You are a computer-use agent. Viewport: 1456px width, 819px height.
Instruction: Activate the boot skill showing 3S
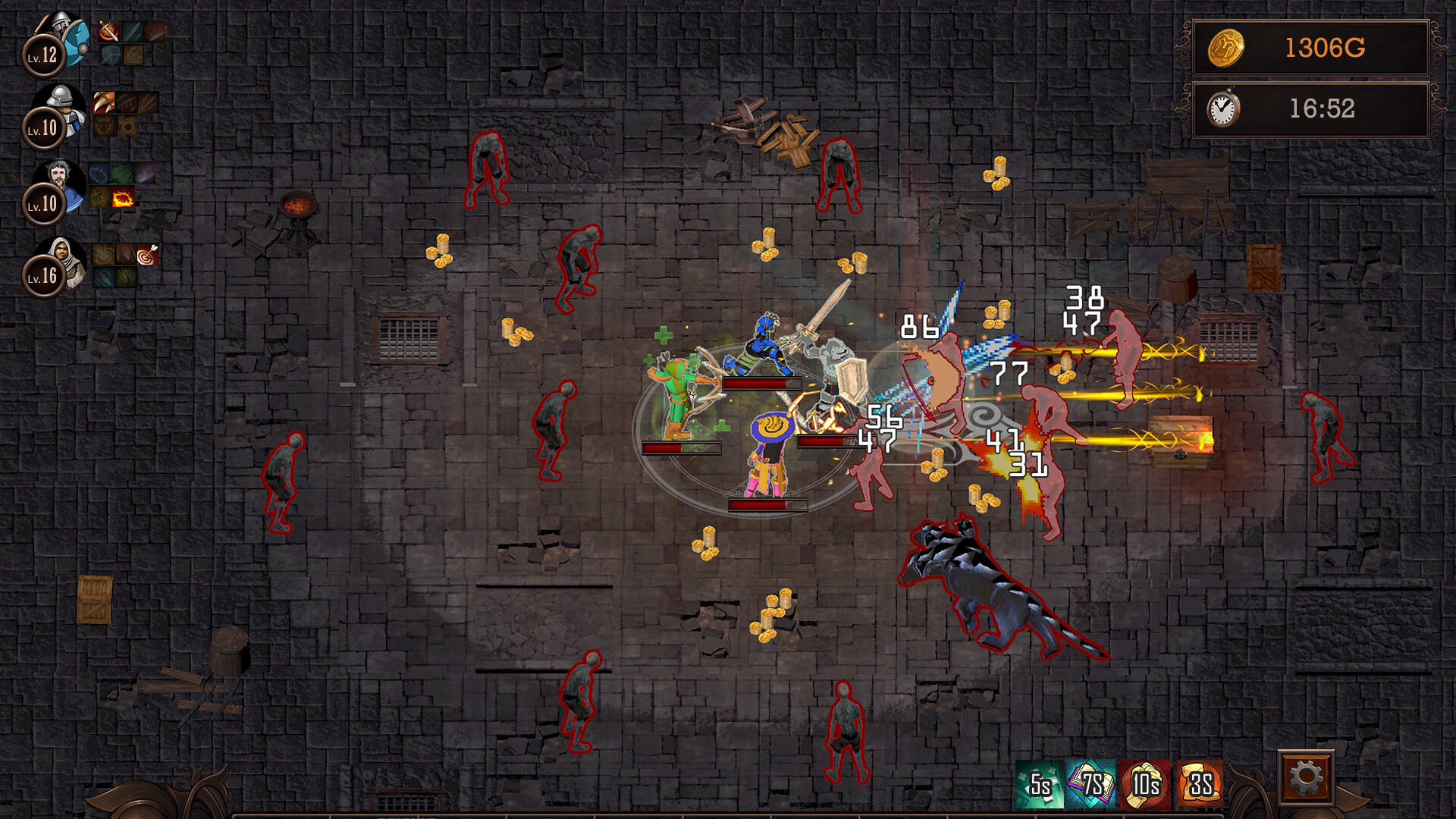tap(1200, 785)
